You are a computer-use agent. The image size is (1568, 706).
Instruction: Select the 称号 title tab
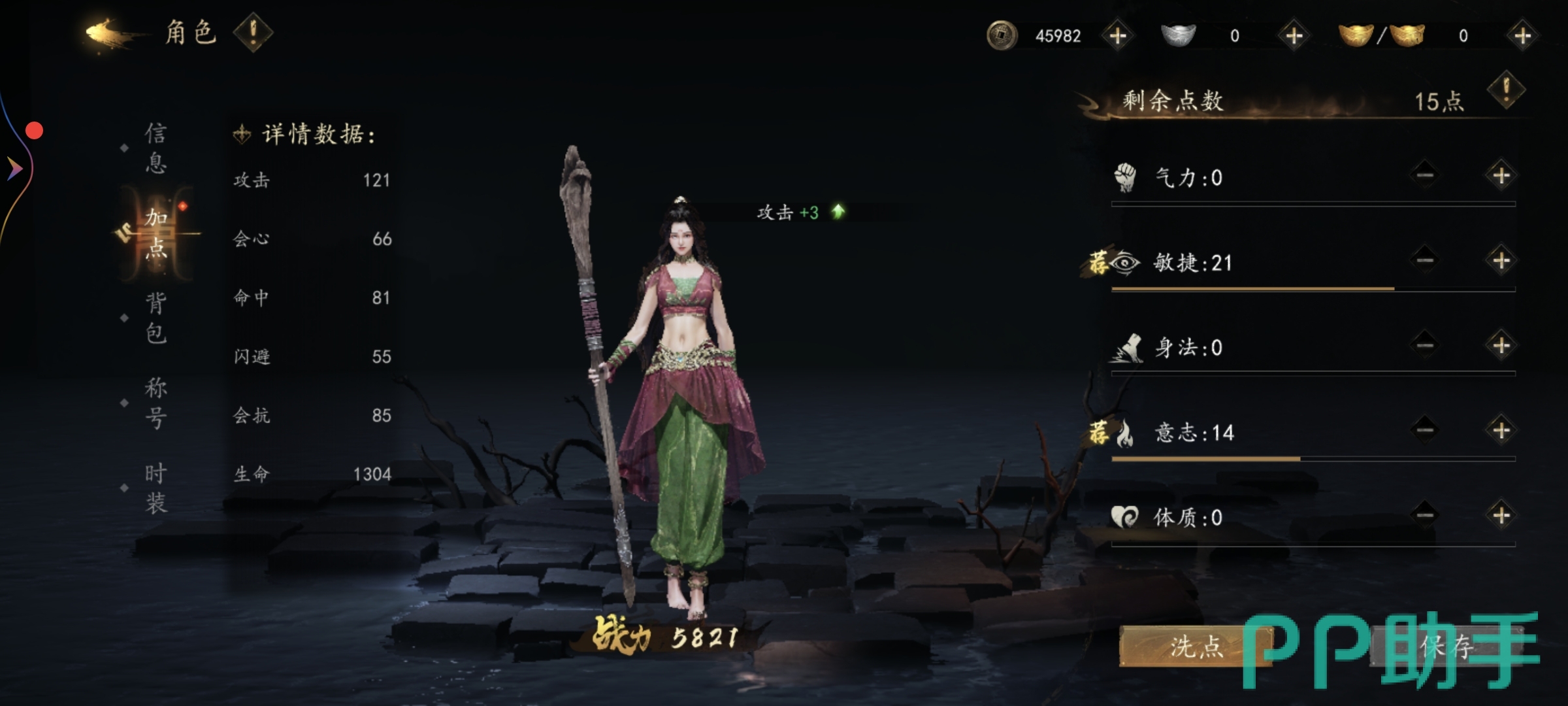(x=155, y=403)
